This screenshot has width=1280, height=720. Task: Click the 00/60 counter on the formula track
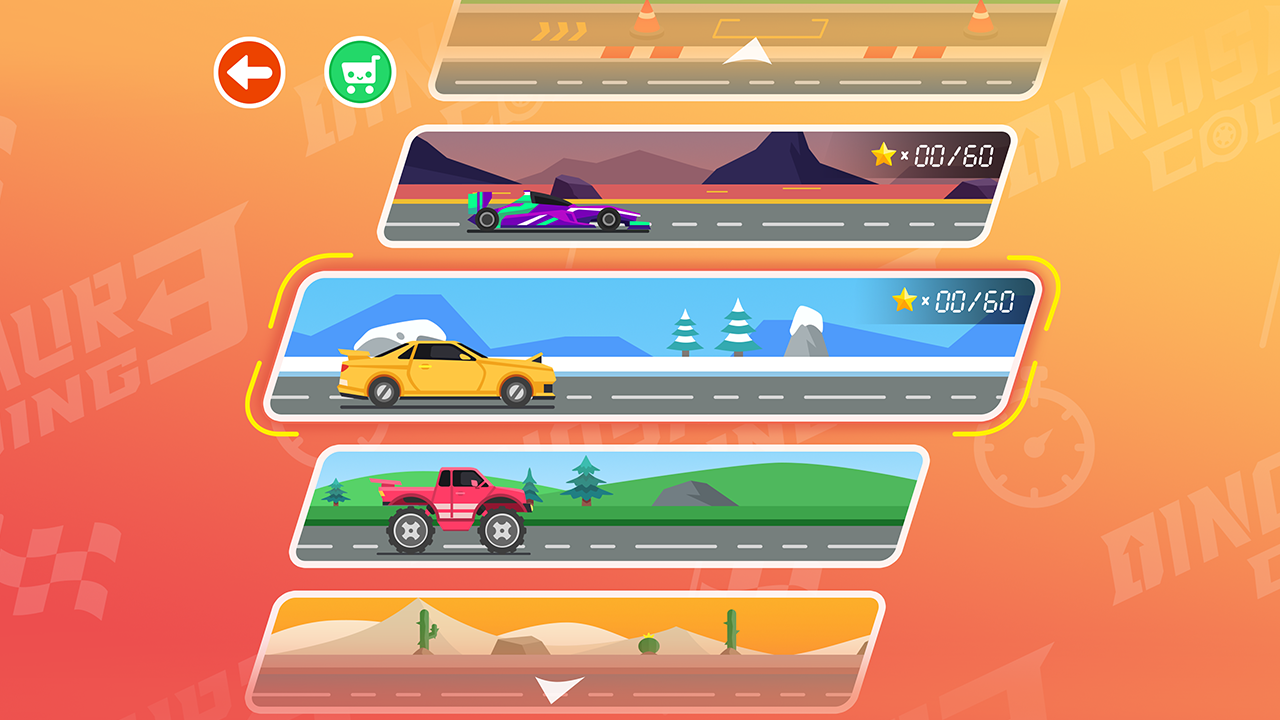940,151
